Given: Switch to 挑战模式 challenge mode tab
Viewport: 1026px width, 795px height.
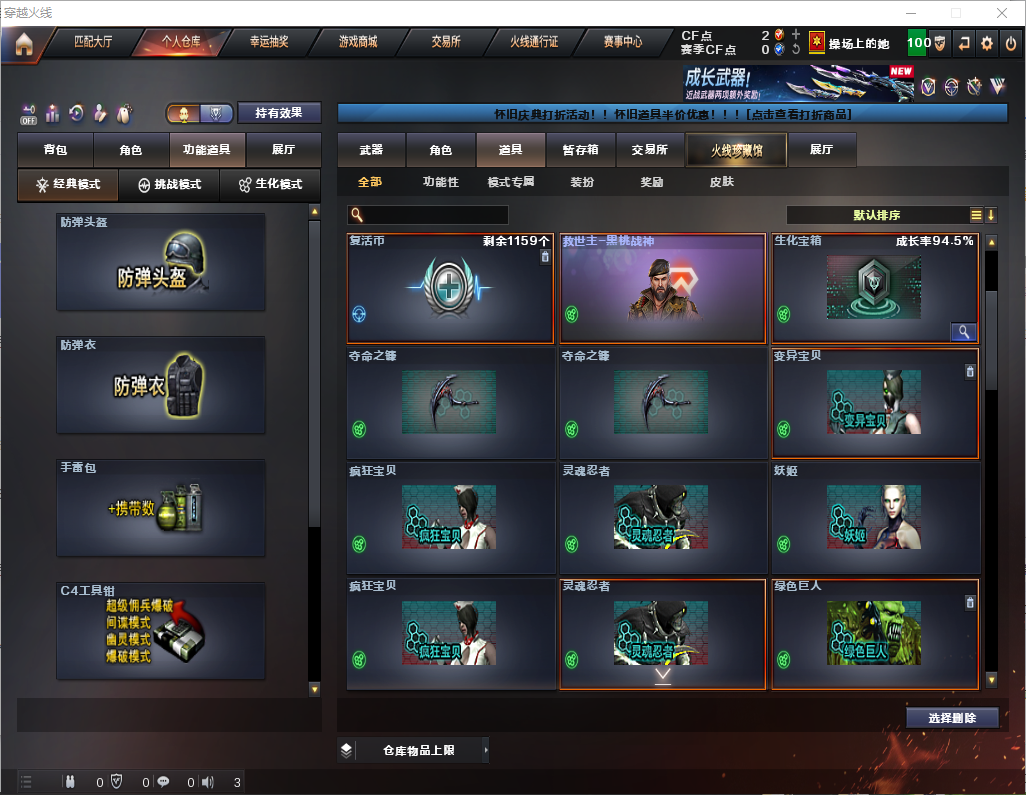Looking at the screenshot, I should (169, 185).
